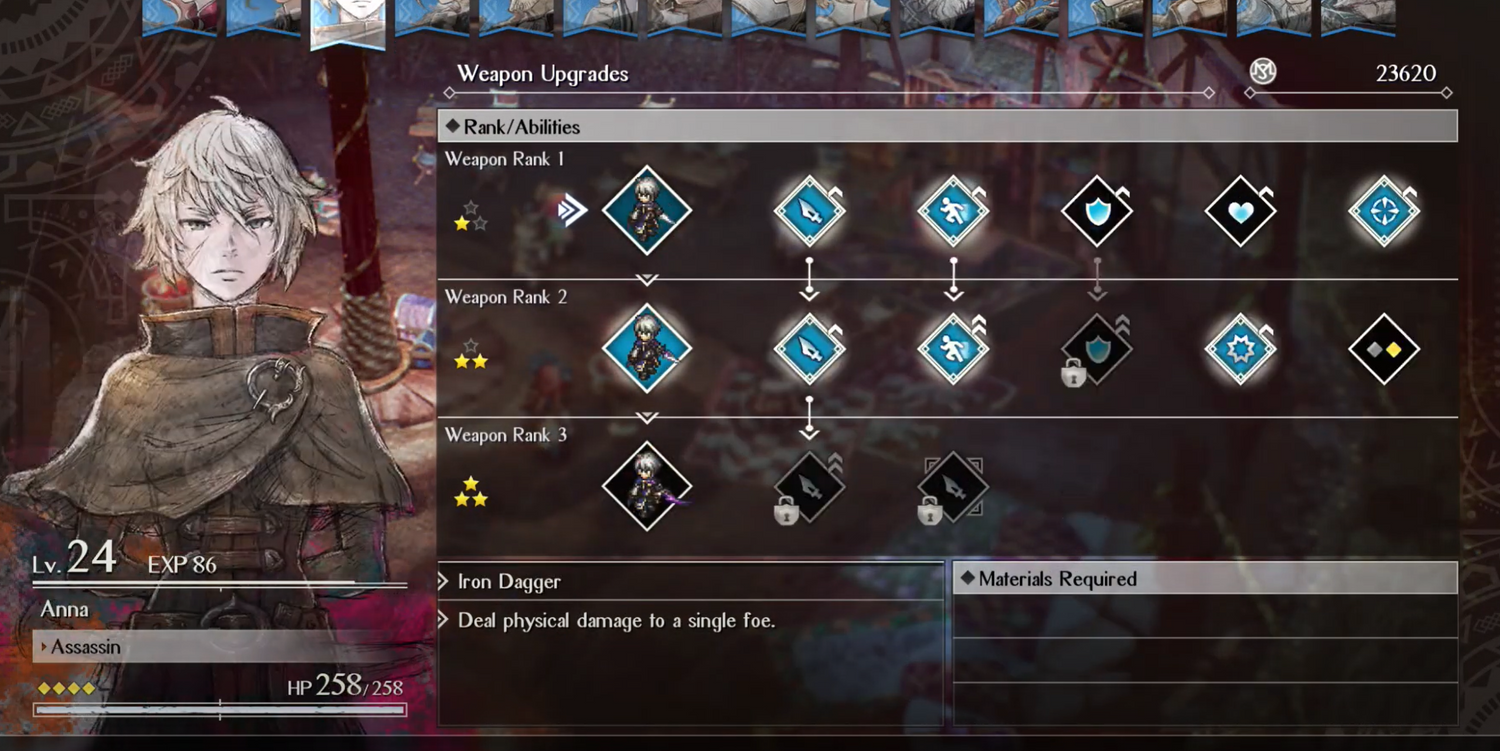The image size is (1500, 751).
Task: Select the locked dagger node with corner brackets
Action: click(953, 487)
